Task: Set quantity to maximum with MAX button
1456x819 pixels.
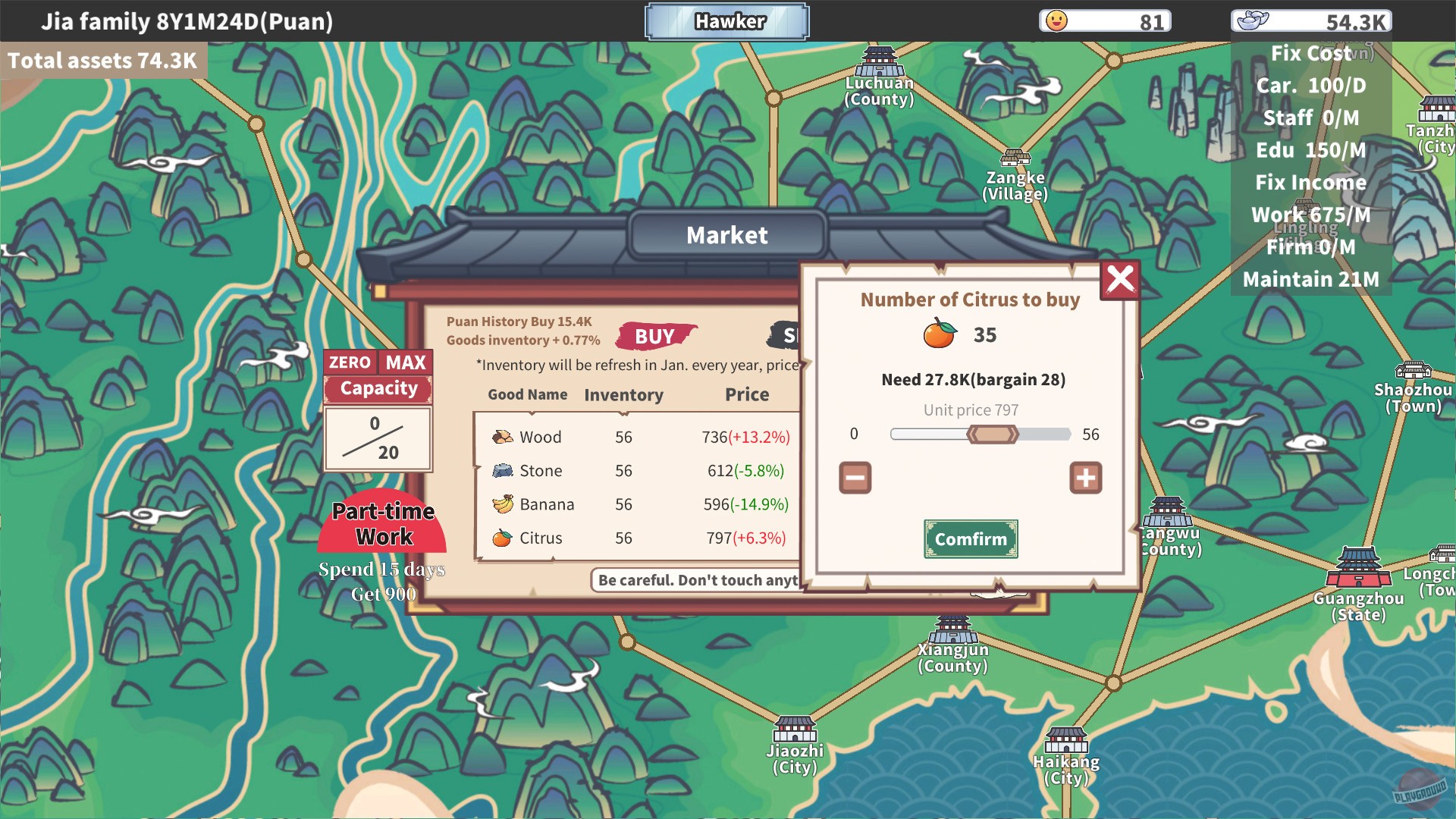Action: click(x=404, y=362)
